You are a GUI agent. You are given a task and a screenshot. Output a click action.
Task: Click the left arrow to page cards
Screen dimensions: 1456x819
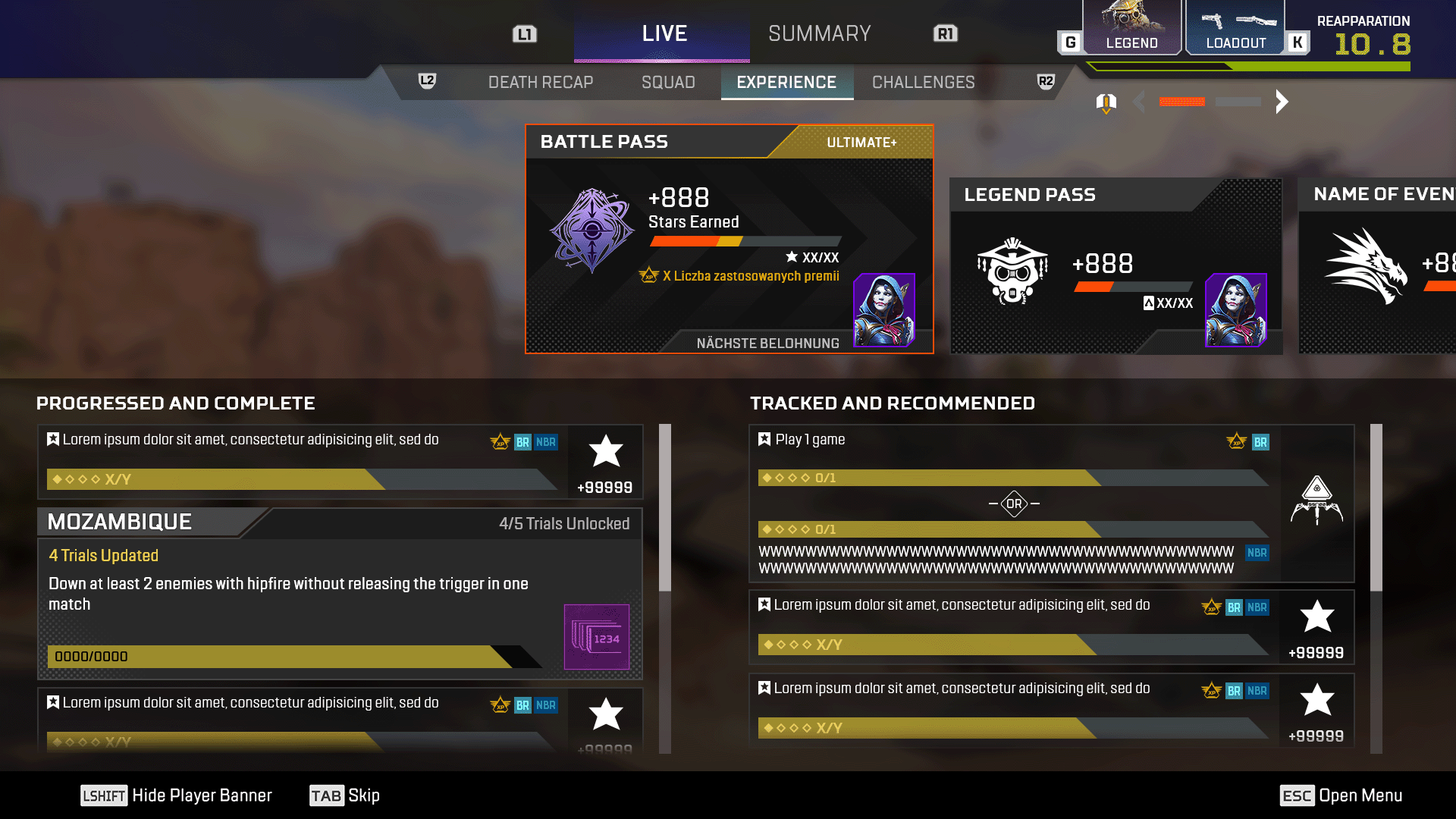pos(1138,102)
